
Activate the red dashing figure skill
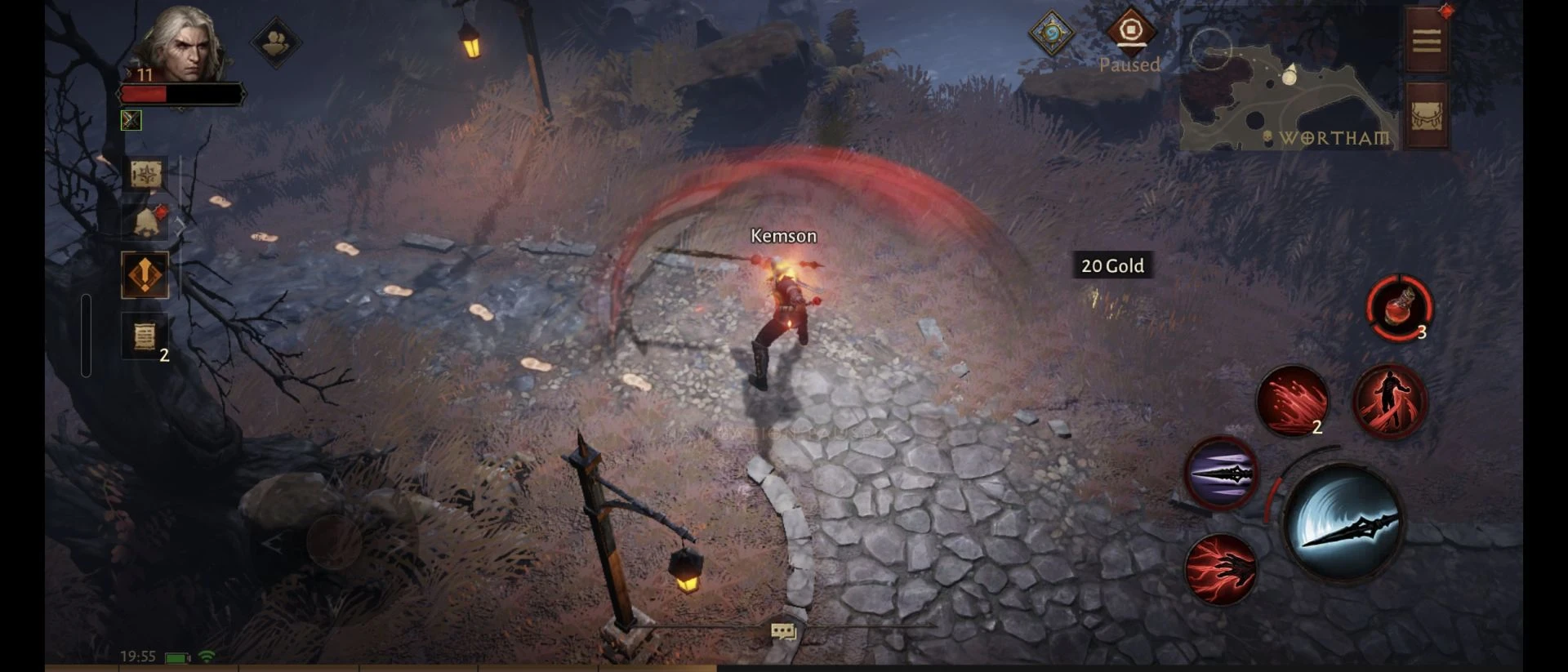[1389, 402]
